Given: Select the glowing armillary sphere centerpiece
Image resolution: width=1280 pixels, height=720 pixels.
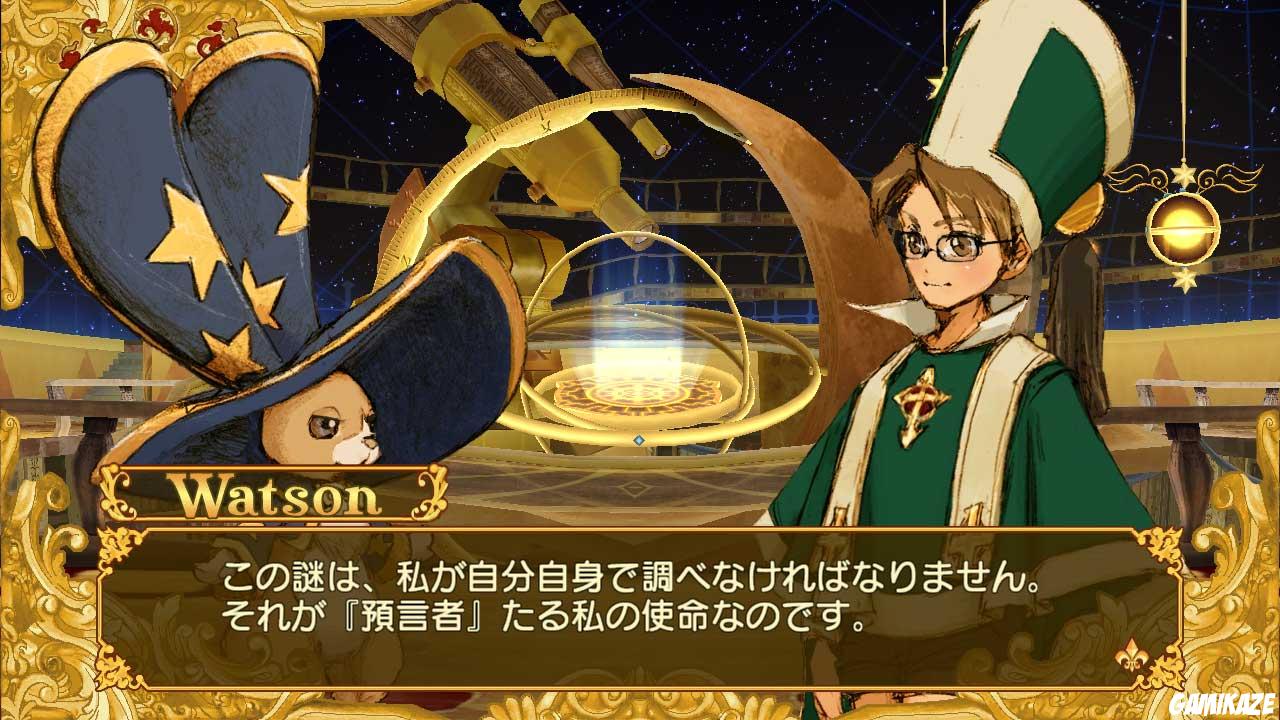Looking at the screenshot, I should point(635,390).
